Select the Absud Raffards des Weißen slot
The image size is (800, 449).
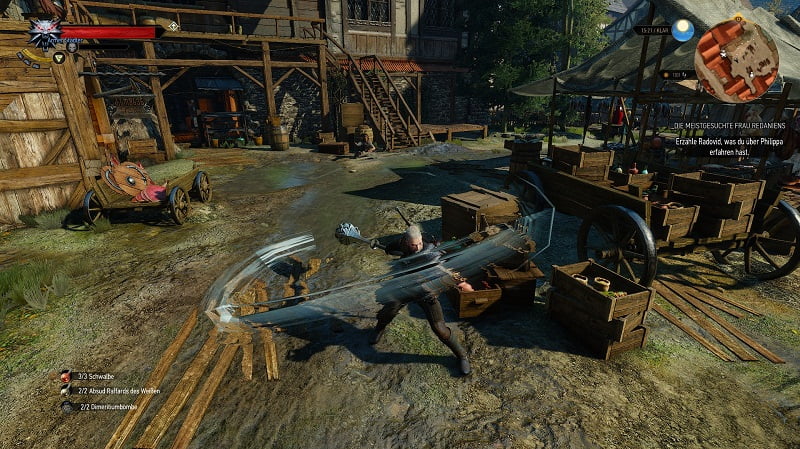(x=66, y=391)
